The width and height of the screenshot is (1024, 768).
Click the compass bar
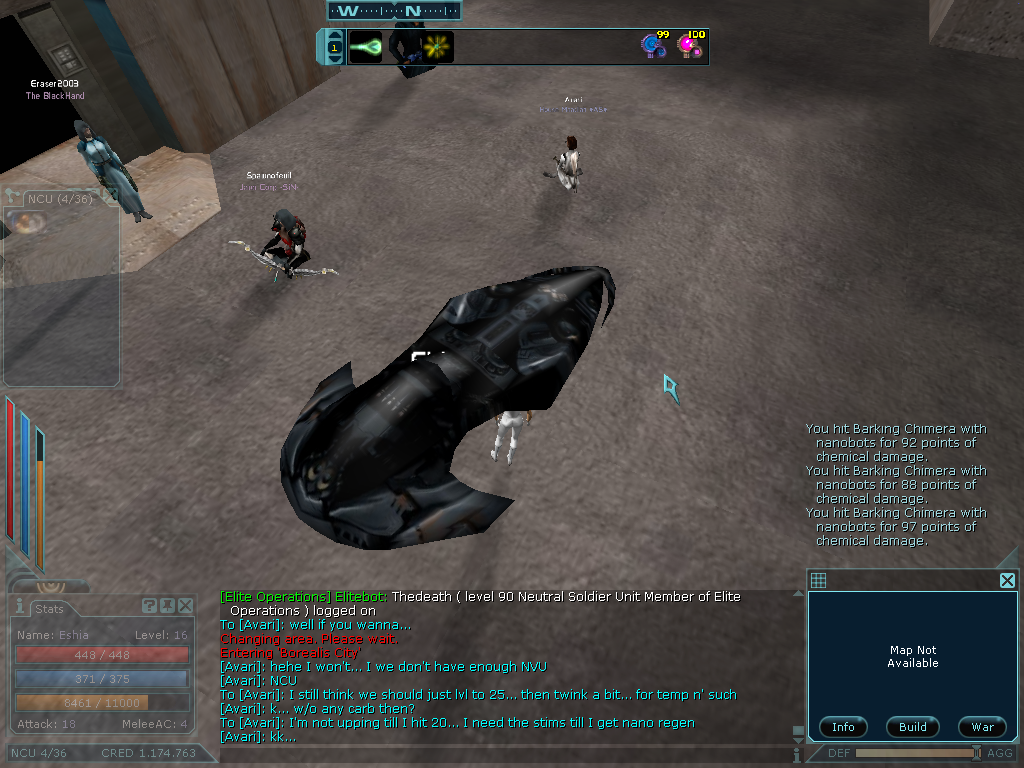point(394,11)
